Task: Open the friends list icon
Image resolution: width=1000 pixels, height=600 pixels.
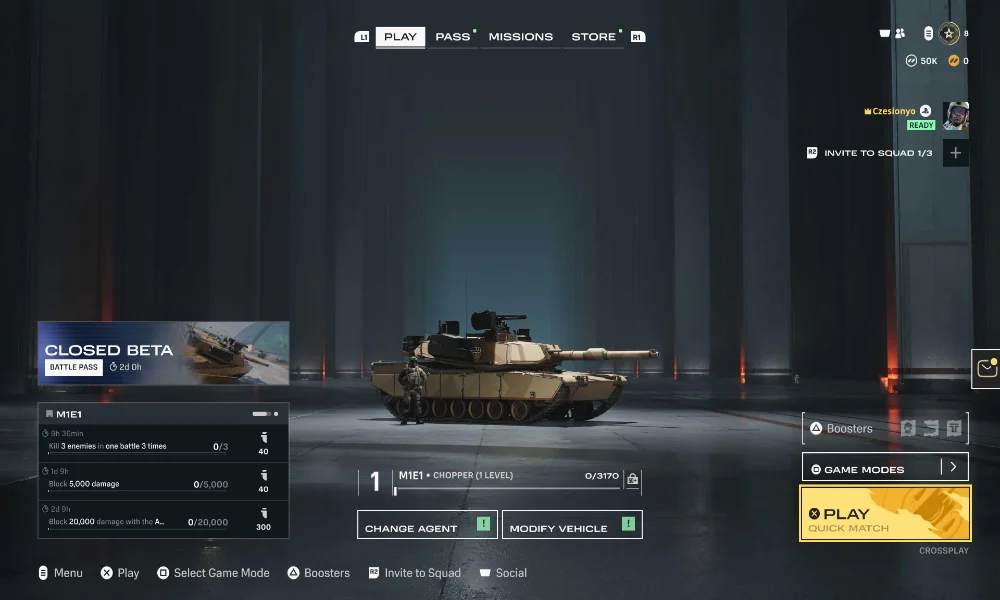Action: pos(899,34)
